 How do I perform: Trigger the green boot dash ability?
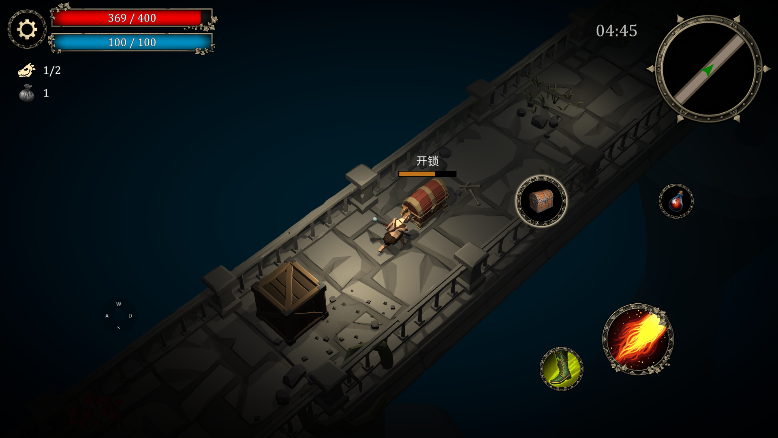pyautogui.click(x=561, y=368)
